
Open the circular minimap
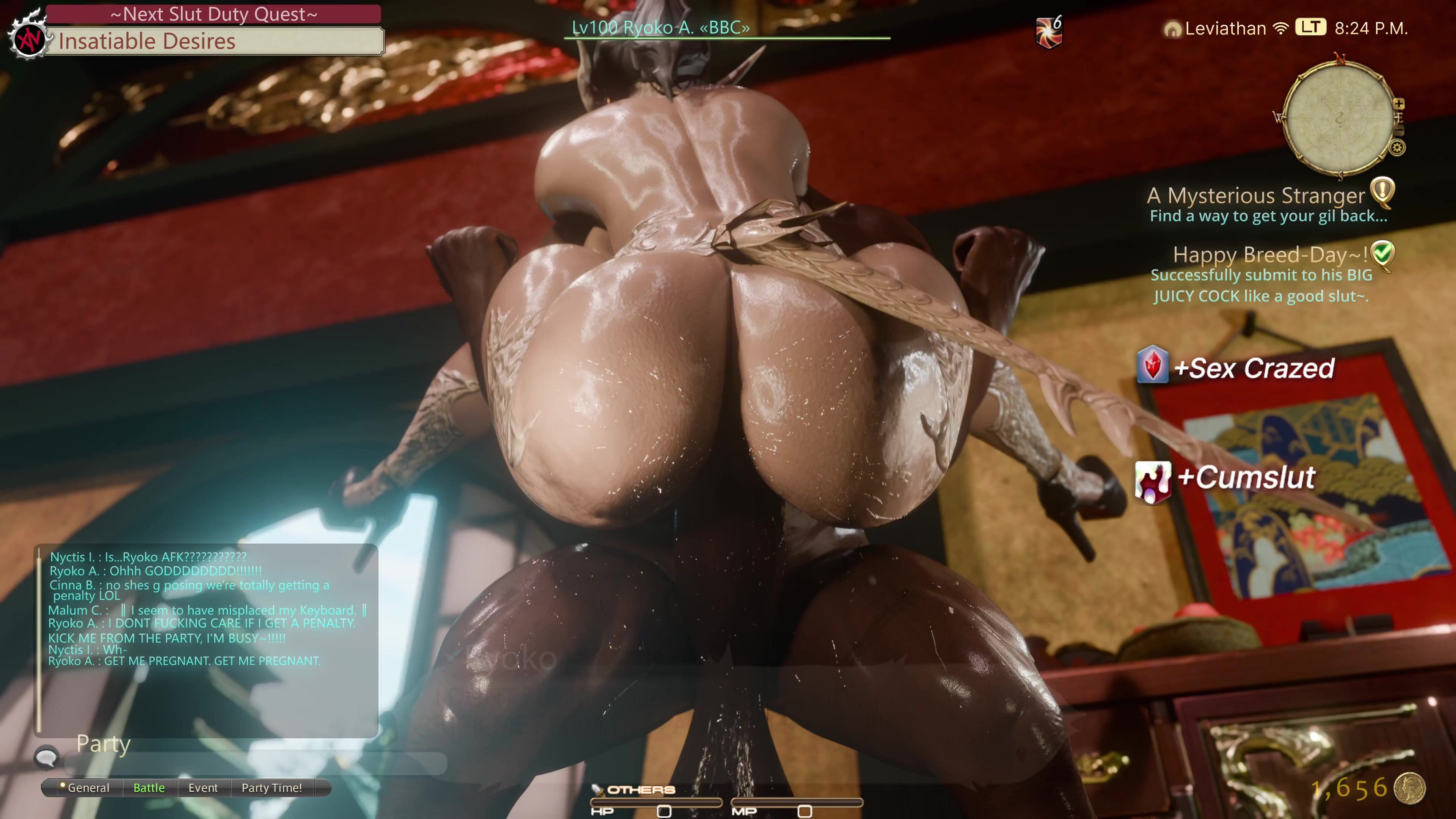coord(1338,117)
